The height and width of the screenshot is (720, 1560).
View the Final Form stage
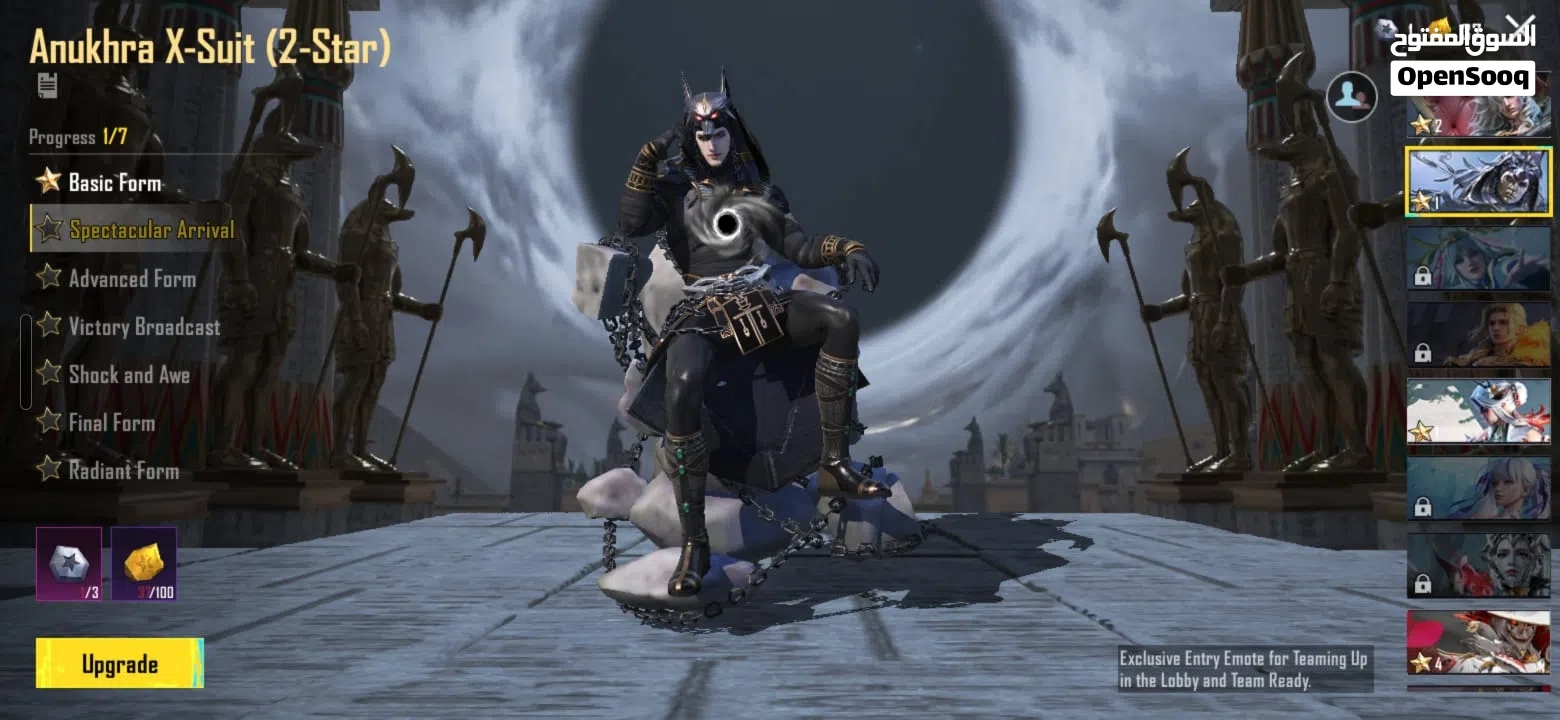[111, 423]
